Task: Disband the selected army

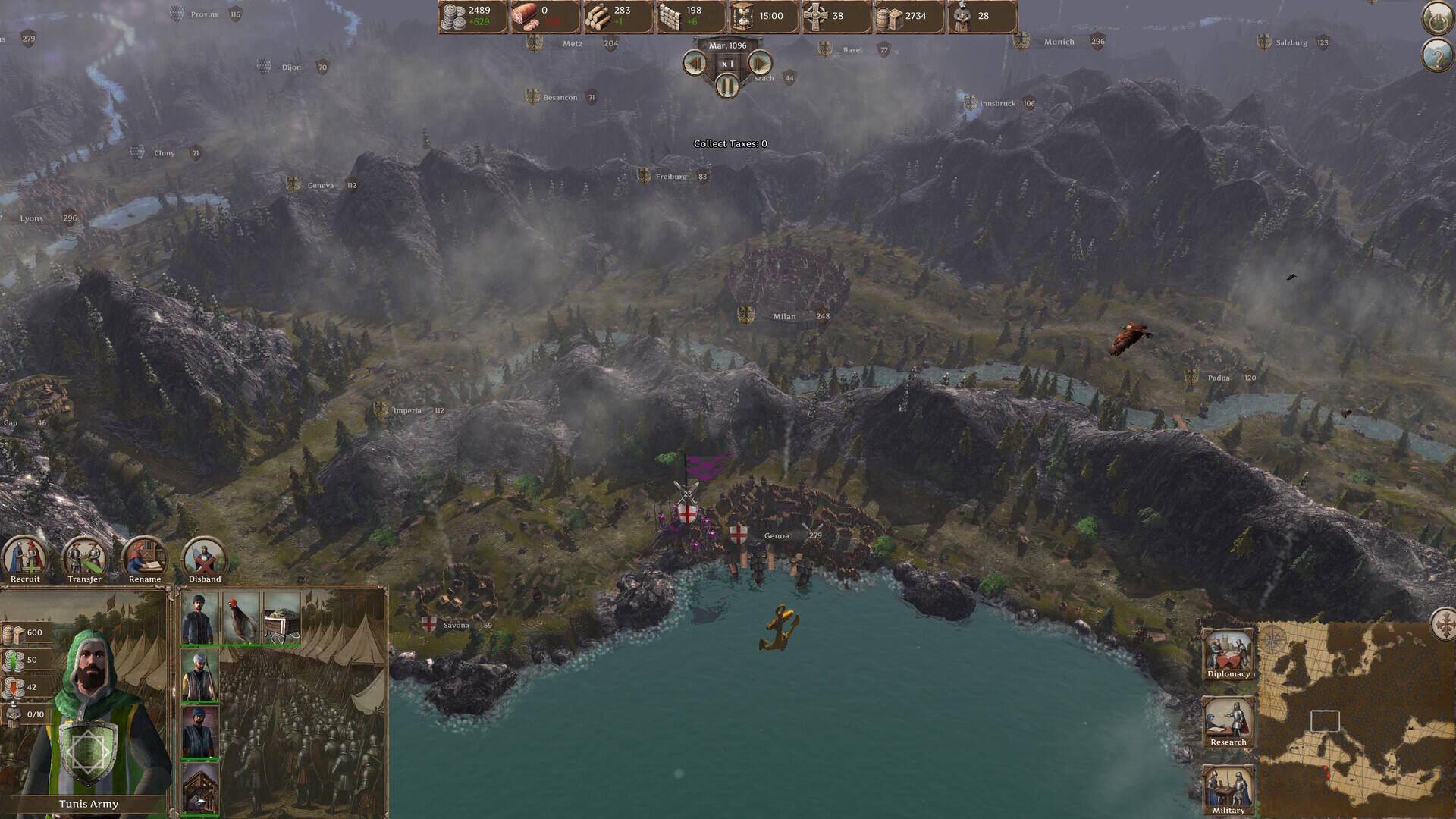Action: coord(205,560)
